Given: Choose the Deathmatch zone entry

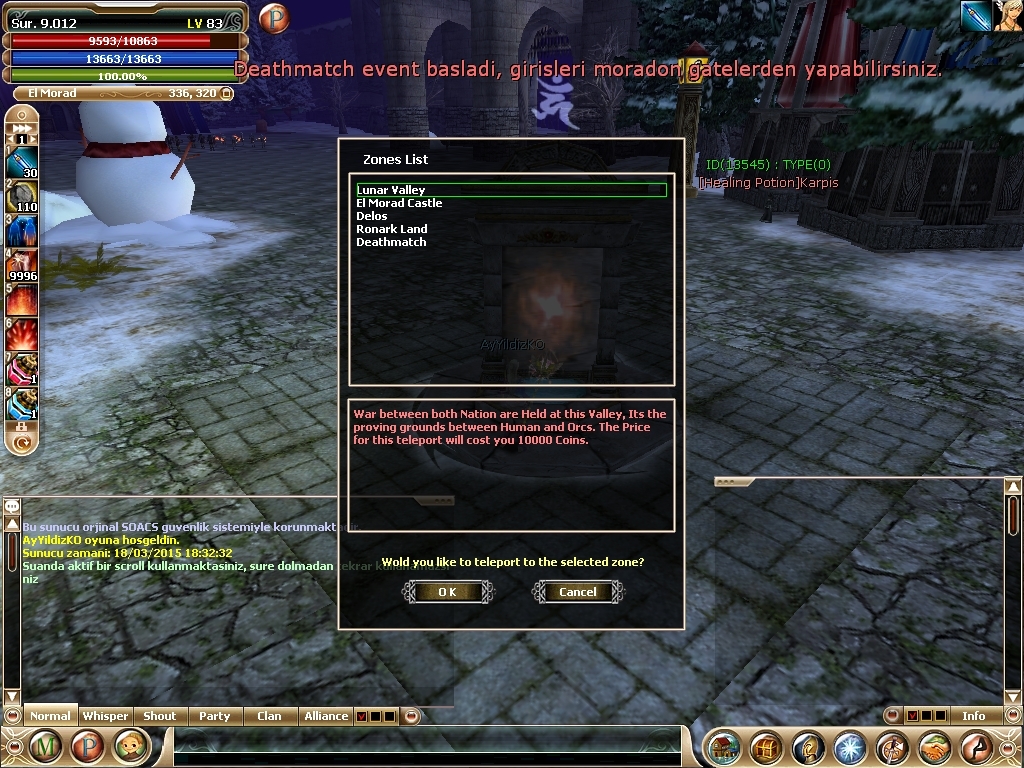Looking at the screenshot, I should click(391, 242).
